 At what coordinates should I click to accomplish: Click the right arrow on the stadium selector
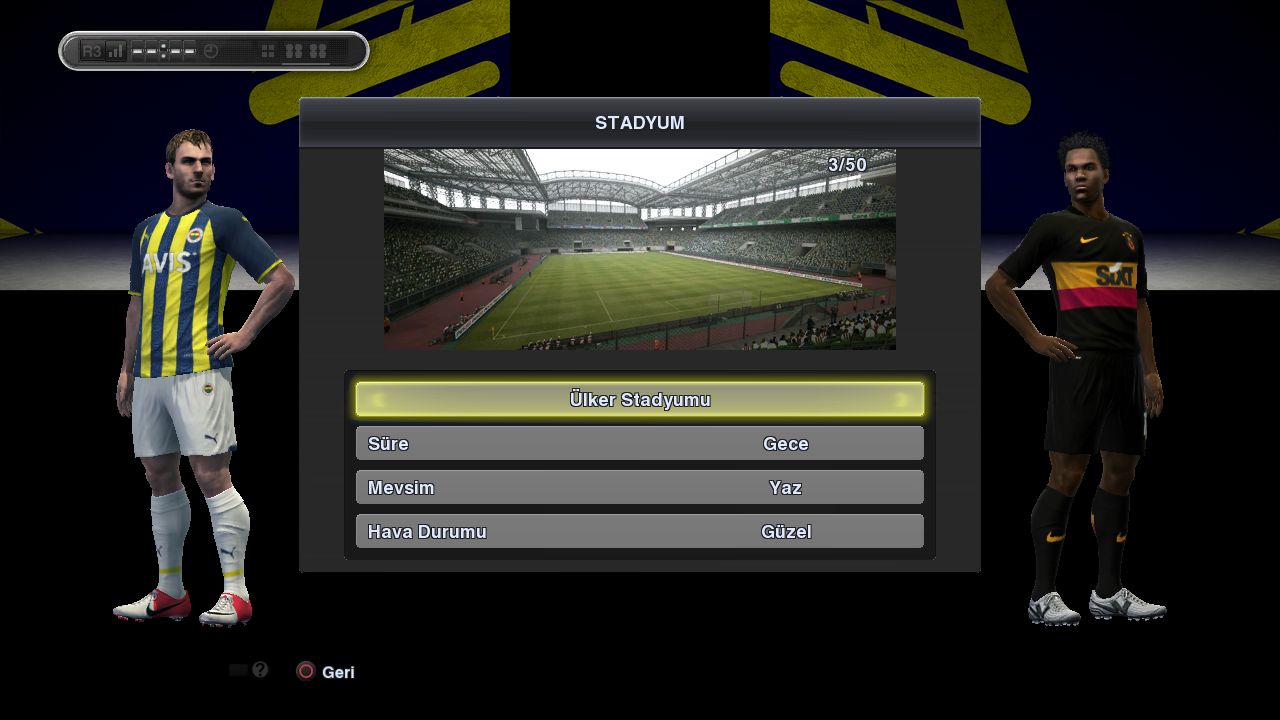[x=903, y=400]
